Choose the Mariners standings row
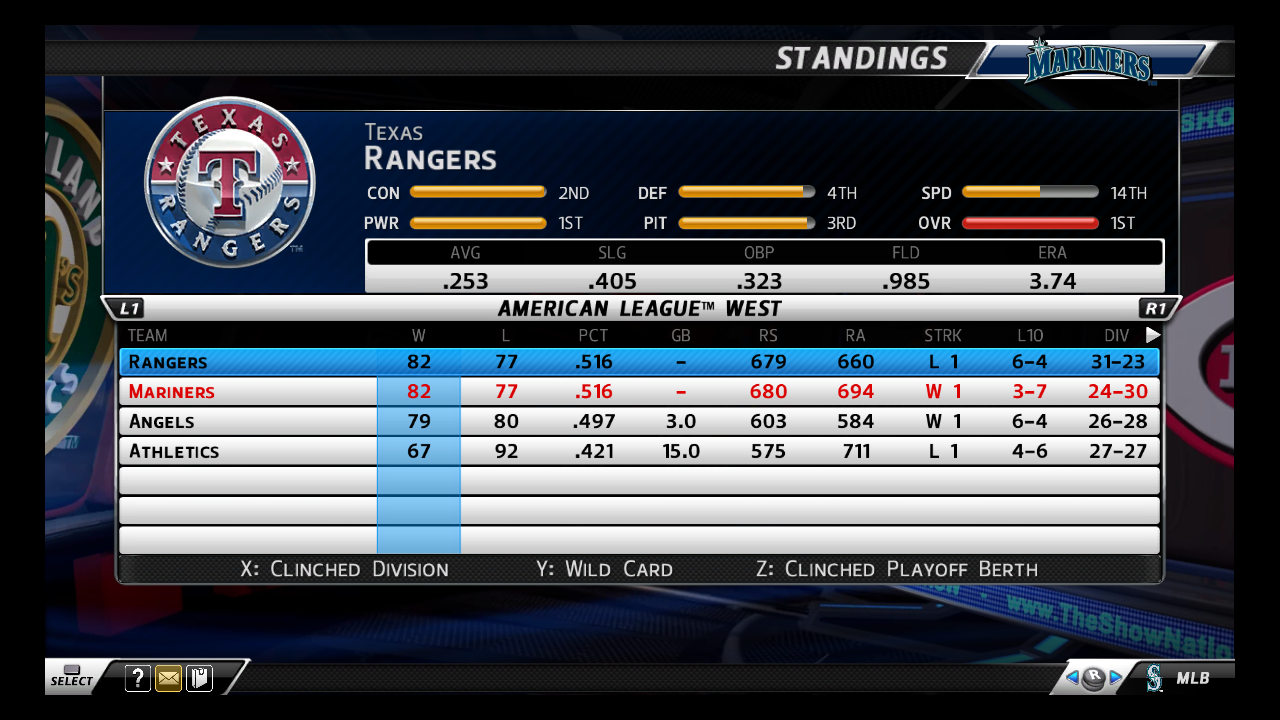 [x=638, y=392]
